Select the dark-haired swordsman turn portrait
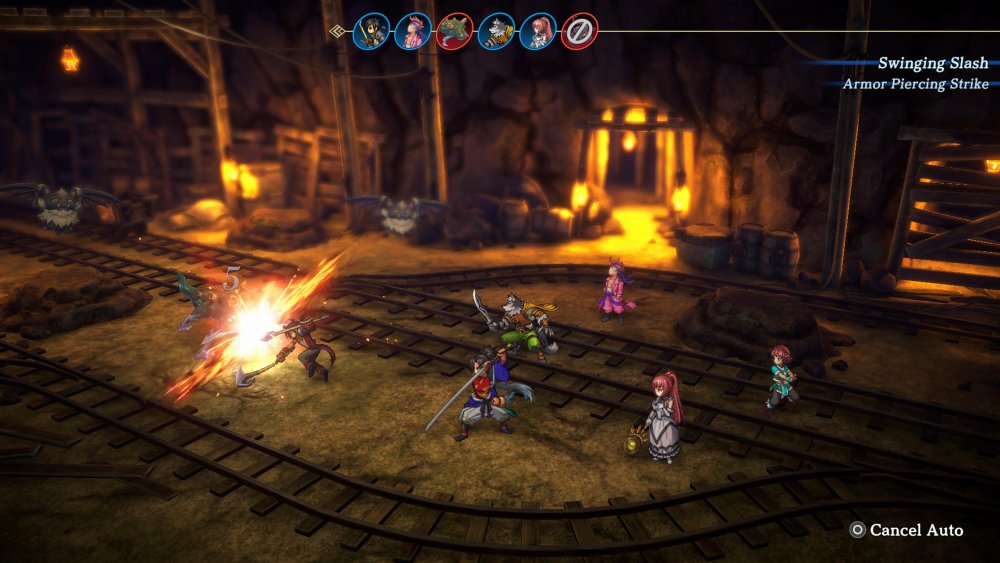Viewport: 1000px width, 563px height. (371, 31)
